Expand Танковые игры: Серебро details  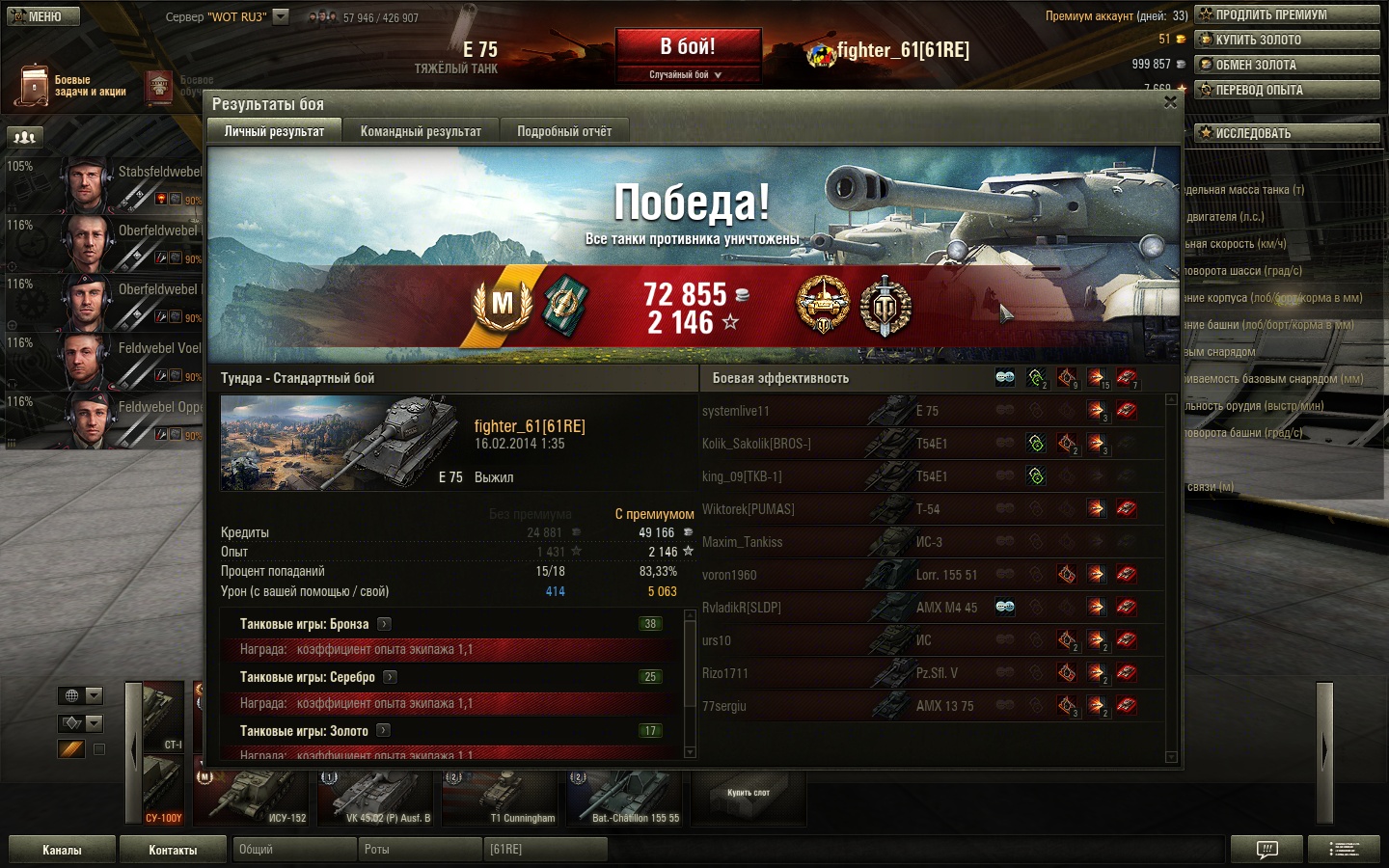pos(391,677)
